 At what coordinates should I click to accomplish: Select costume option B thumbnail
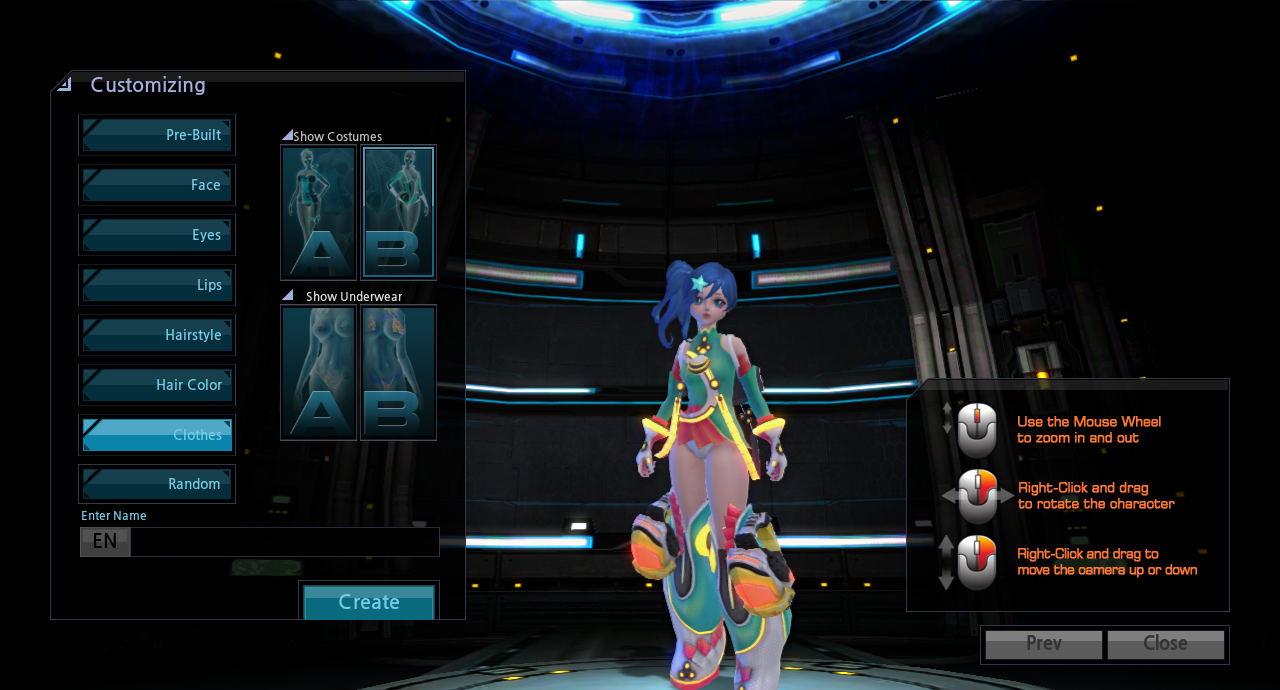[x=398, y=212]
